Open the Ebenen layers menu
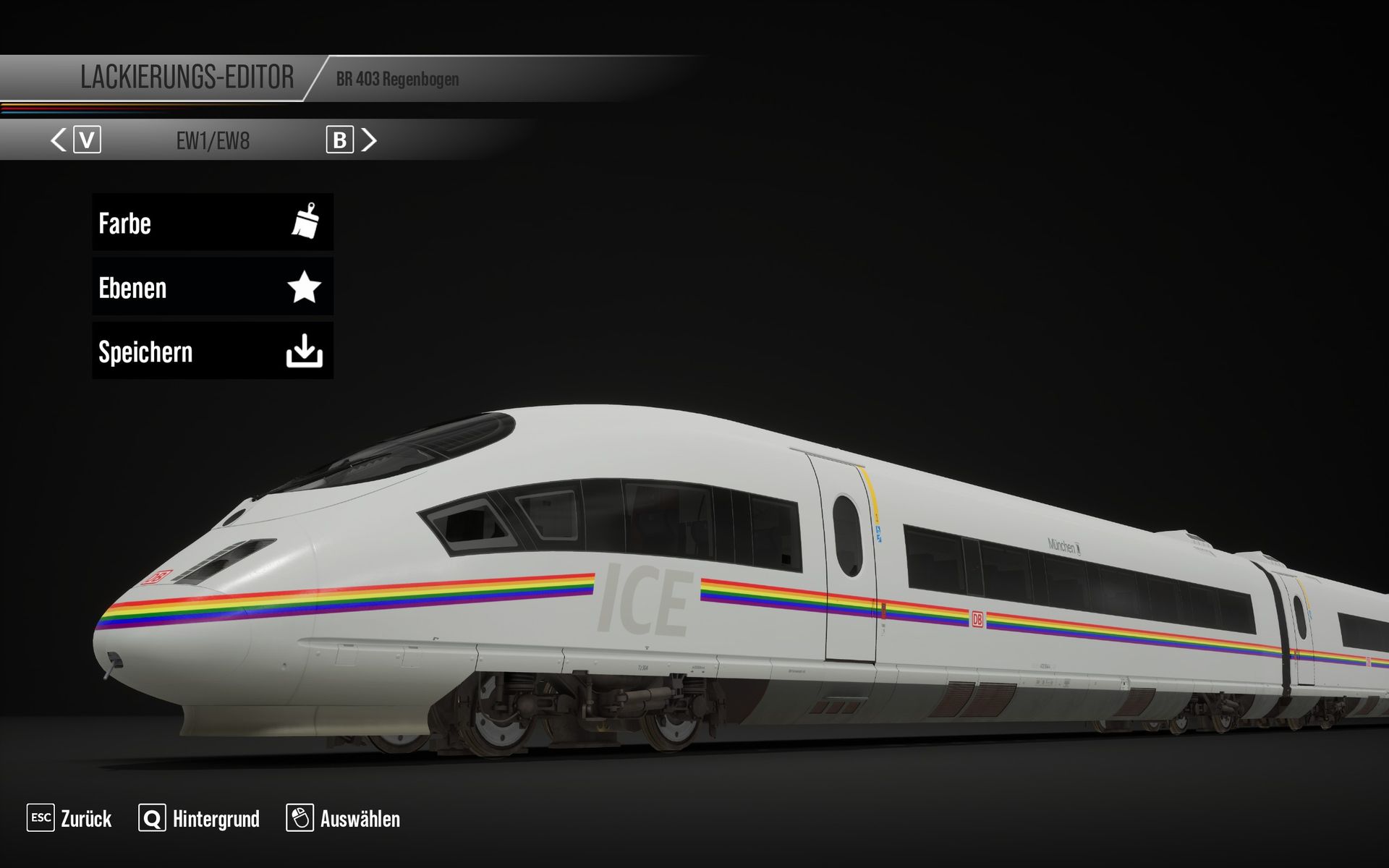This screenshot has width=1389, height=868. 212,287
